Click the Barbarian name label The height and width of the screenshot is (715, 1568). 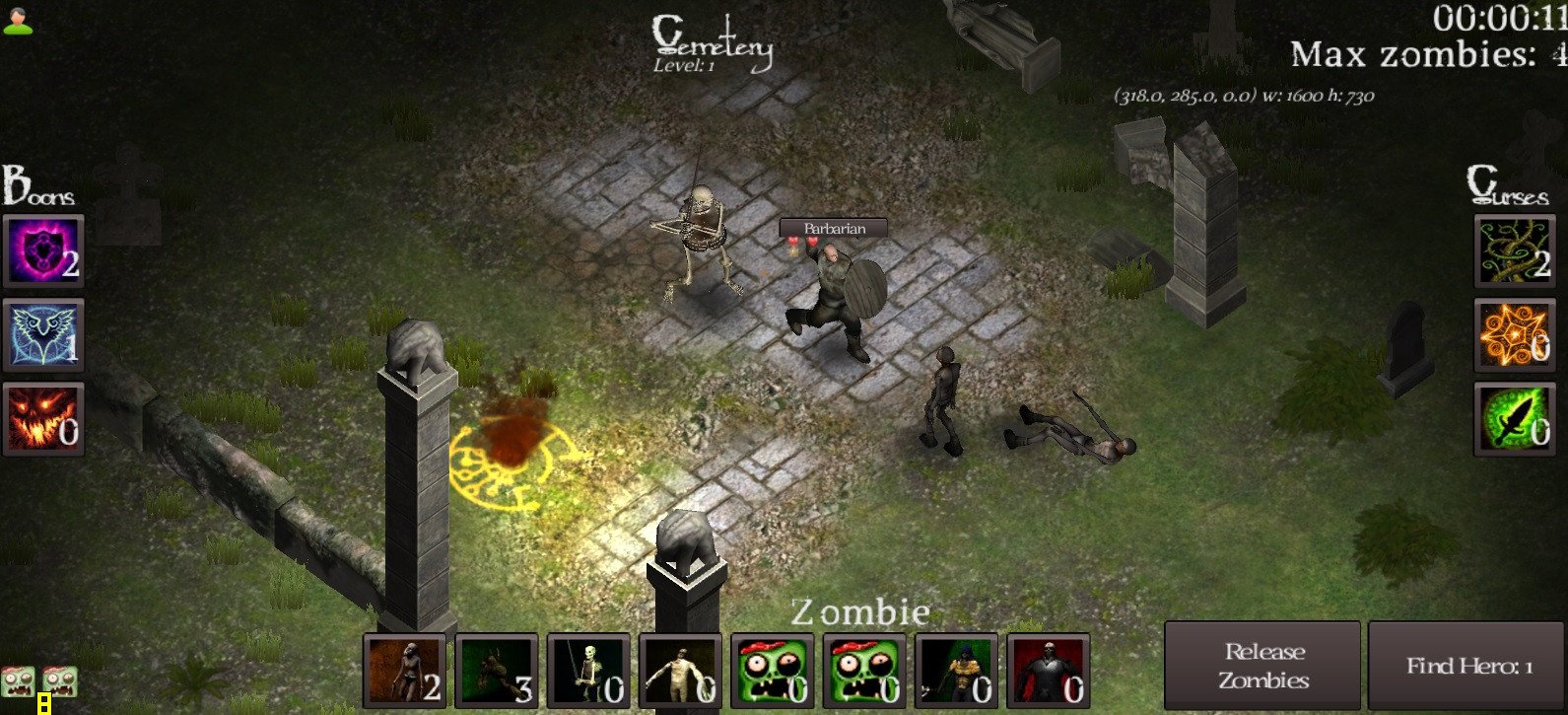click(x=833, y=227)
